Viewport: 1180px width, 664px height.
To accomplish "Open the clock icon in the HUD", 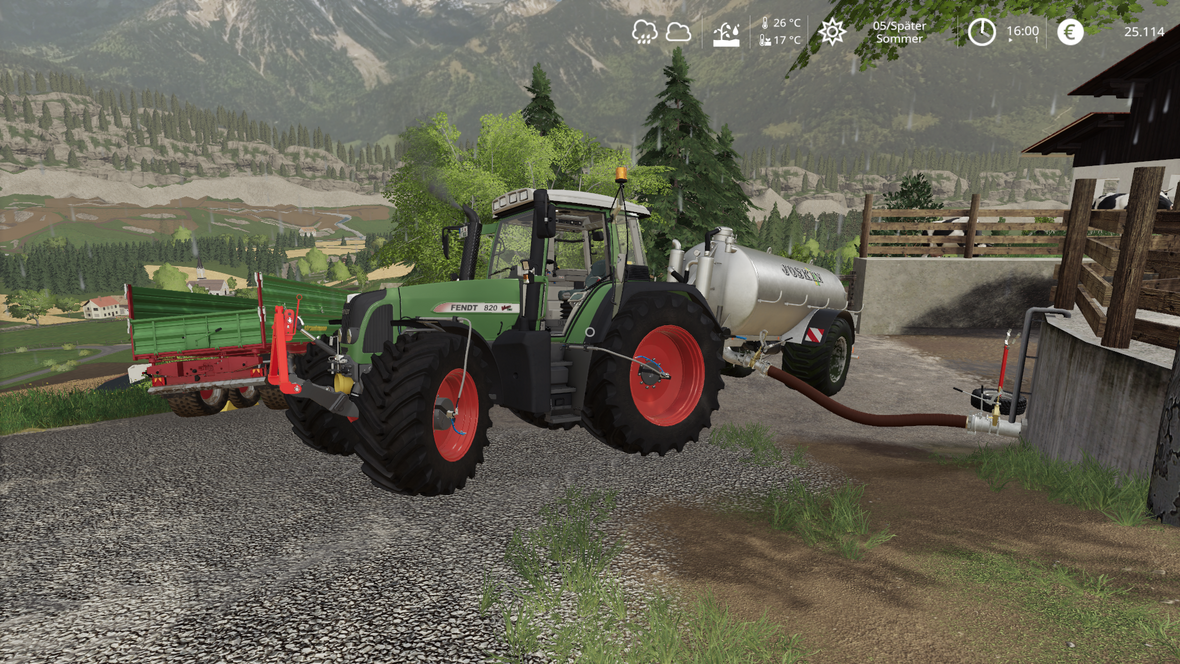I will coord(981,32).
